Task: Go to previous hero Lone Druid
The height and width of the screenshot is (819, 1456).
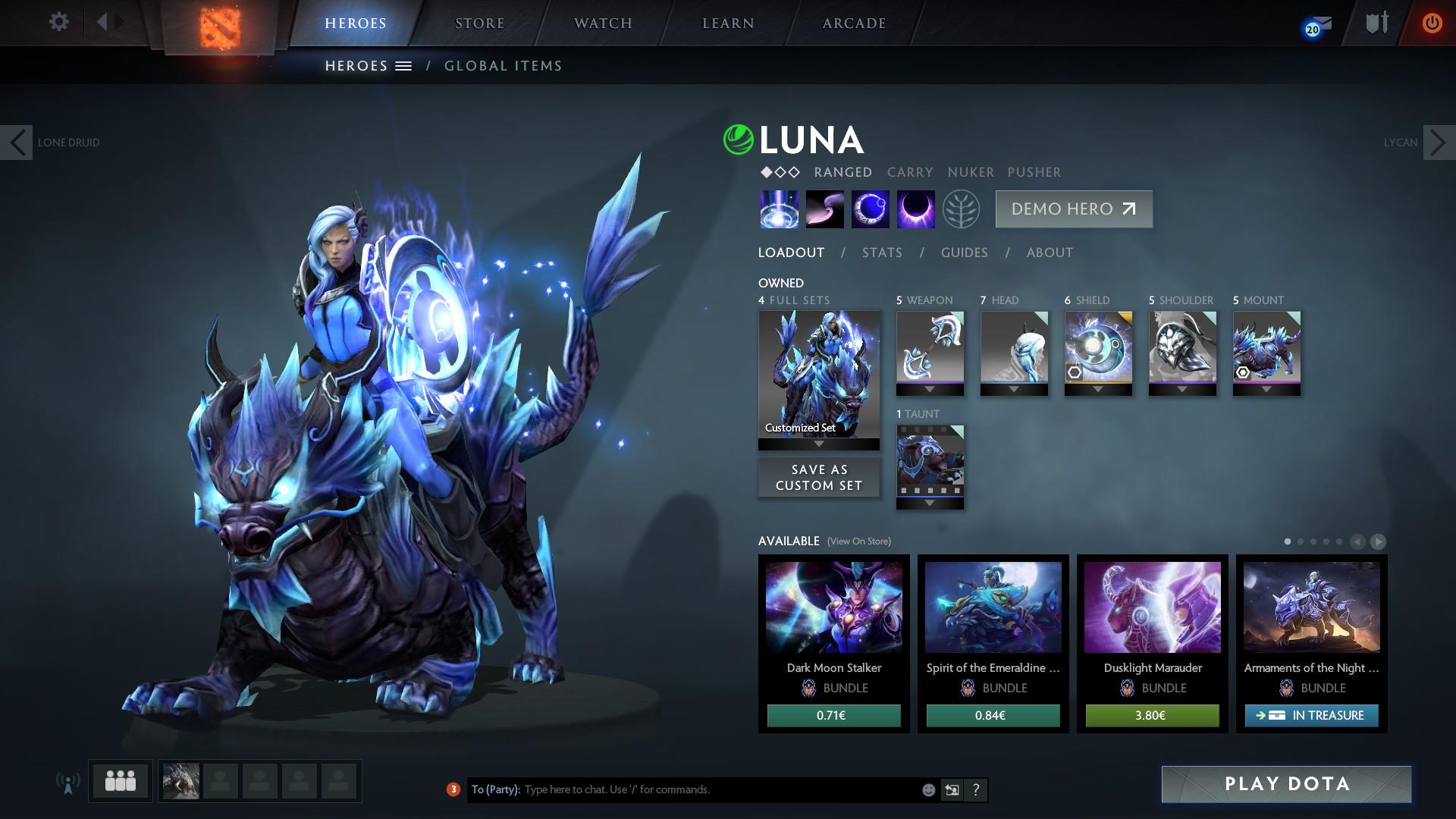Action: point(17,143)
